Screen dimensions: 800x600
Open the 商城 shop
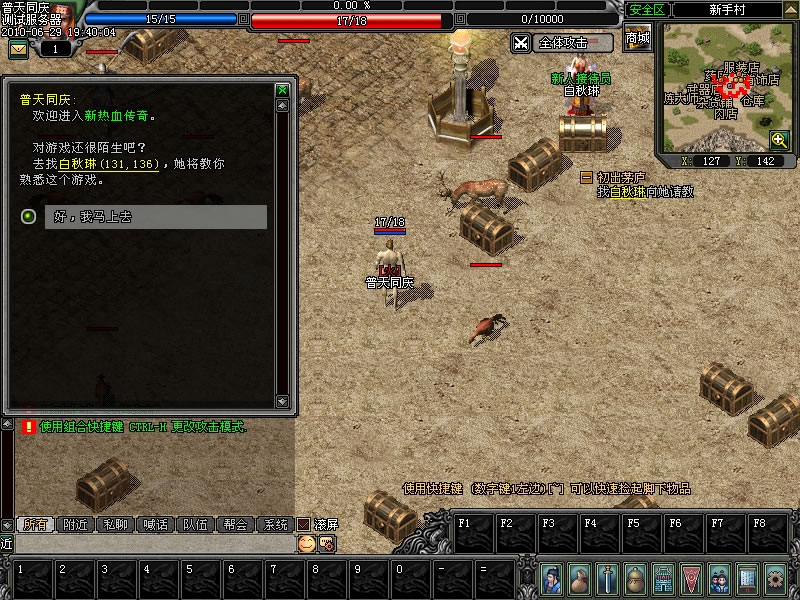pyautogui.click(x=637, y=39)
